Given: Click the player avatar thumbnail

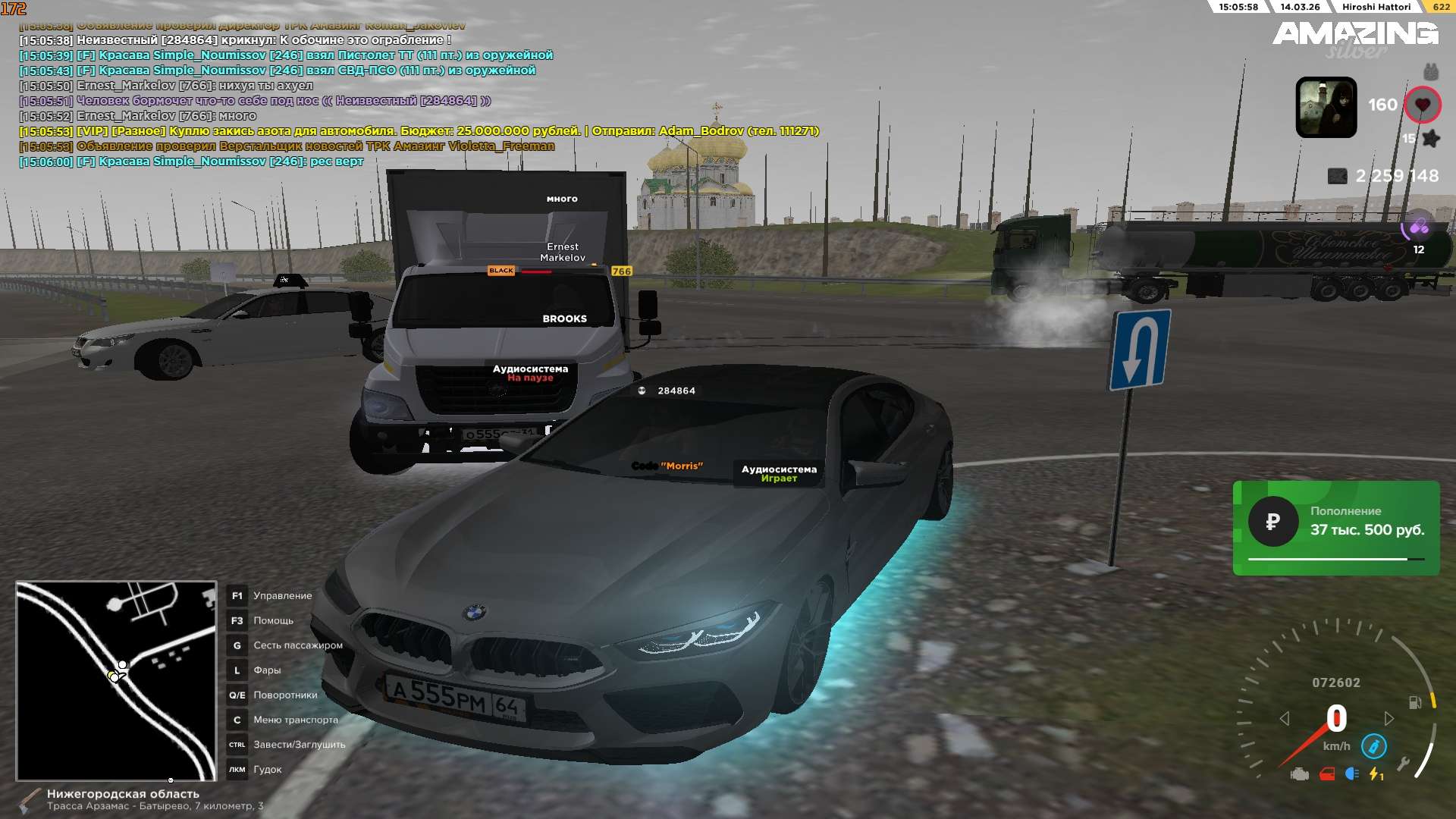Looking at the screenshot, I should (x=1326, y=107).
